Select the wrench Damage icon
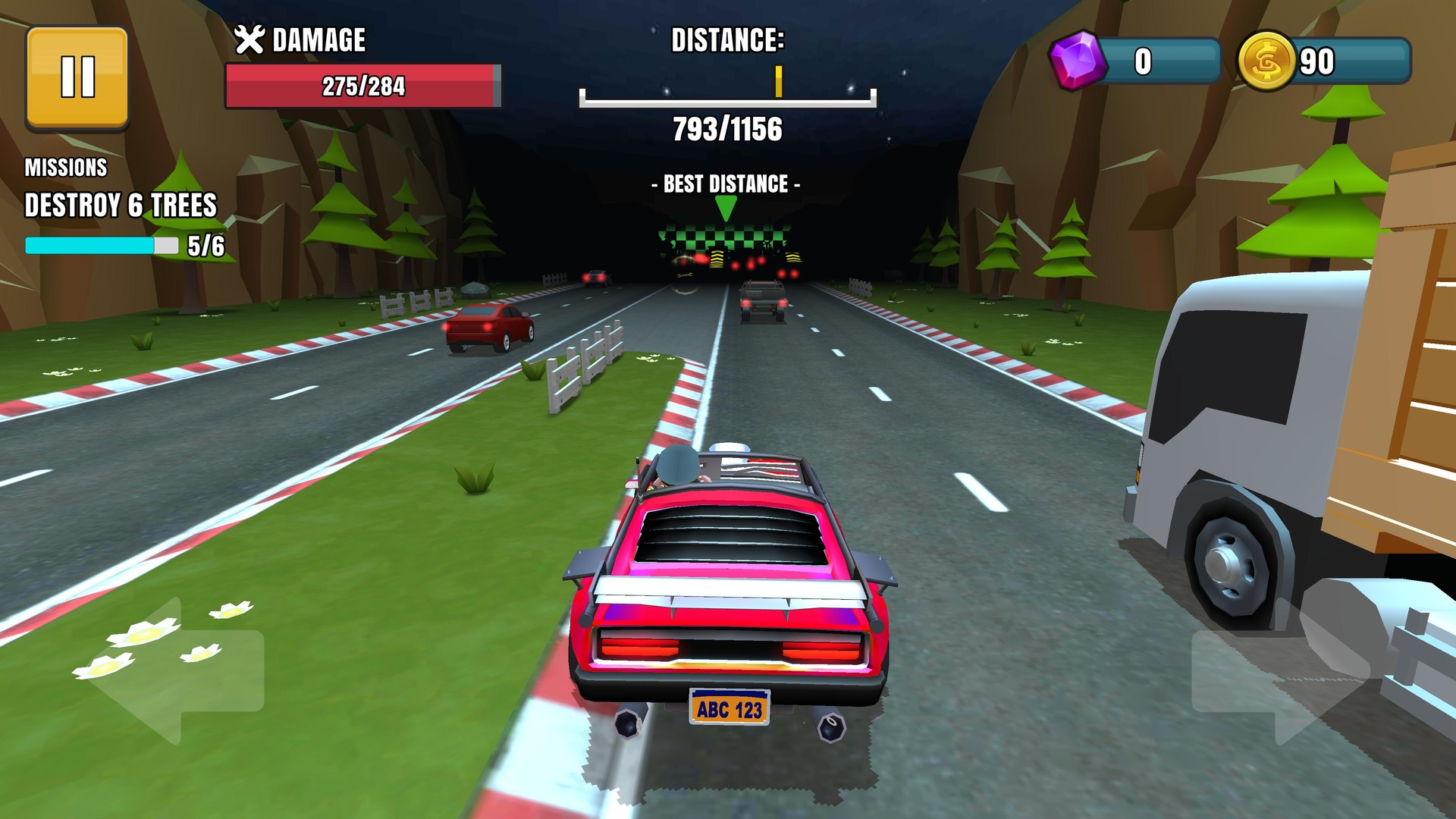Screen dimensions: 1456x819 pyautogui.click(x=250, y=38)
